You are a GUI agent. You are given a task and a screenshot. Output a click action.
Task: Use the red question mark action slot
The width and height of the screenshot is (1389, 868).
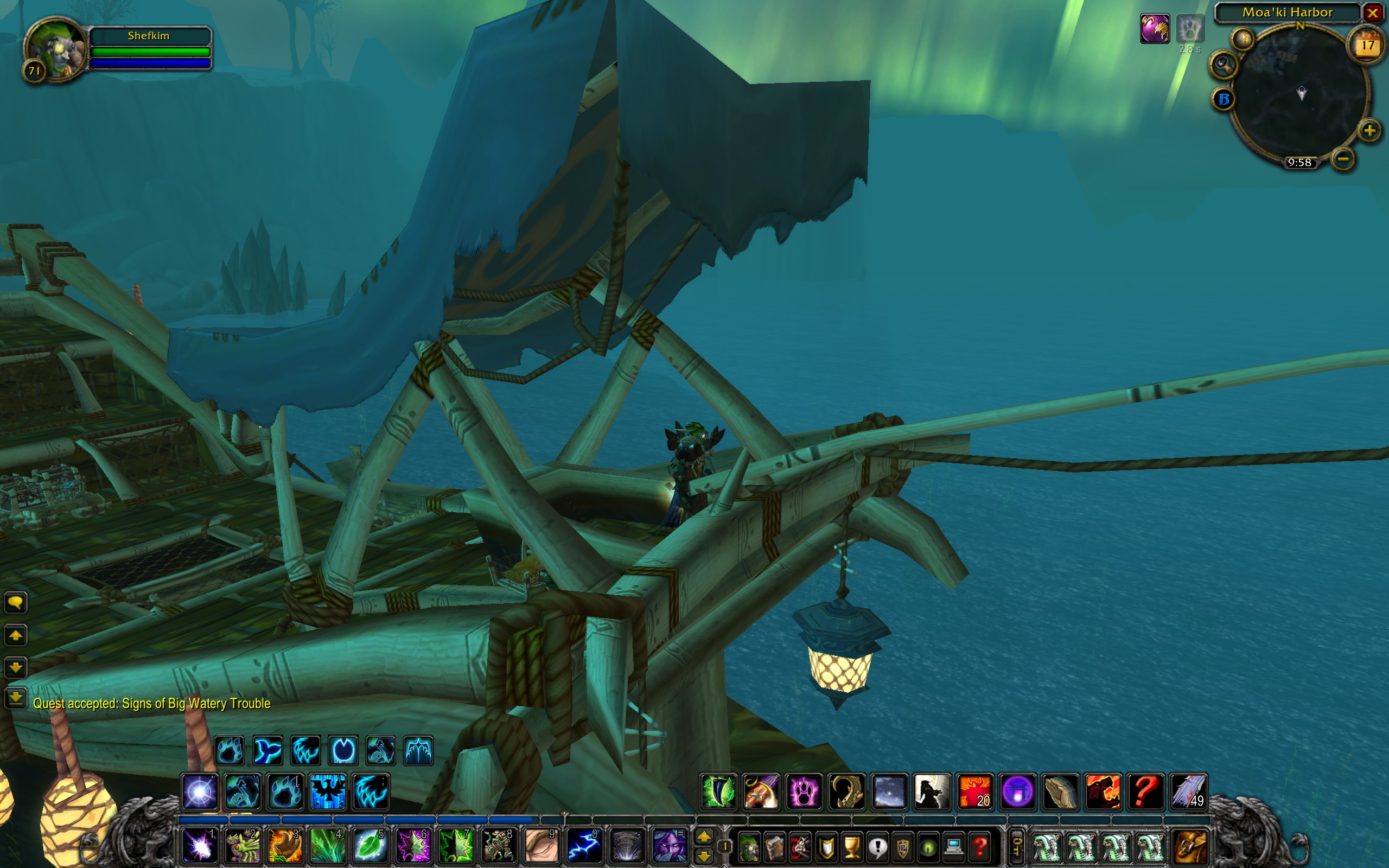tap(1145, 792)
